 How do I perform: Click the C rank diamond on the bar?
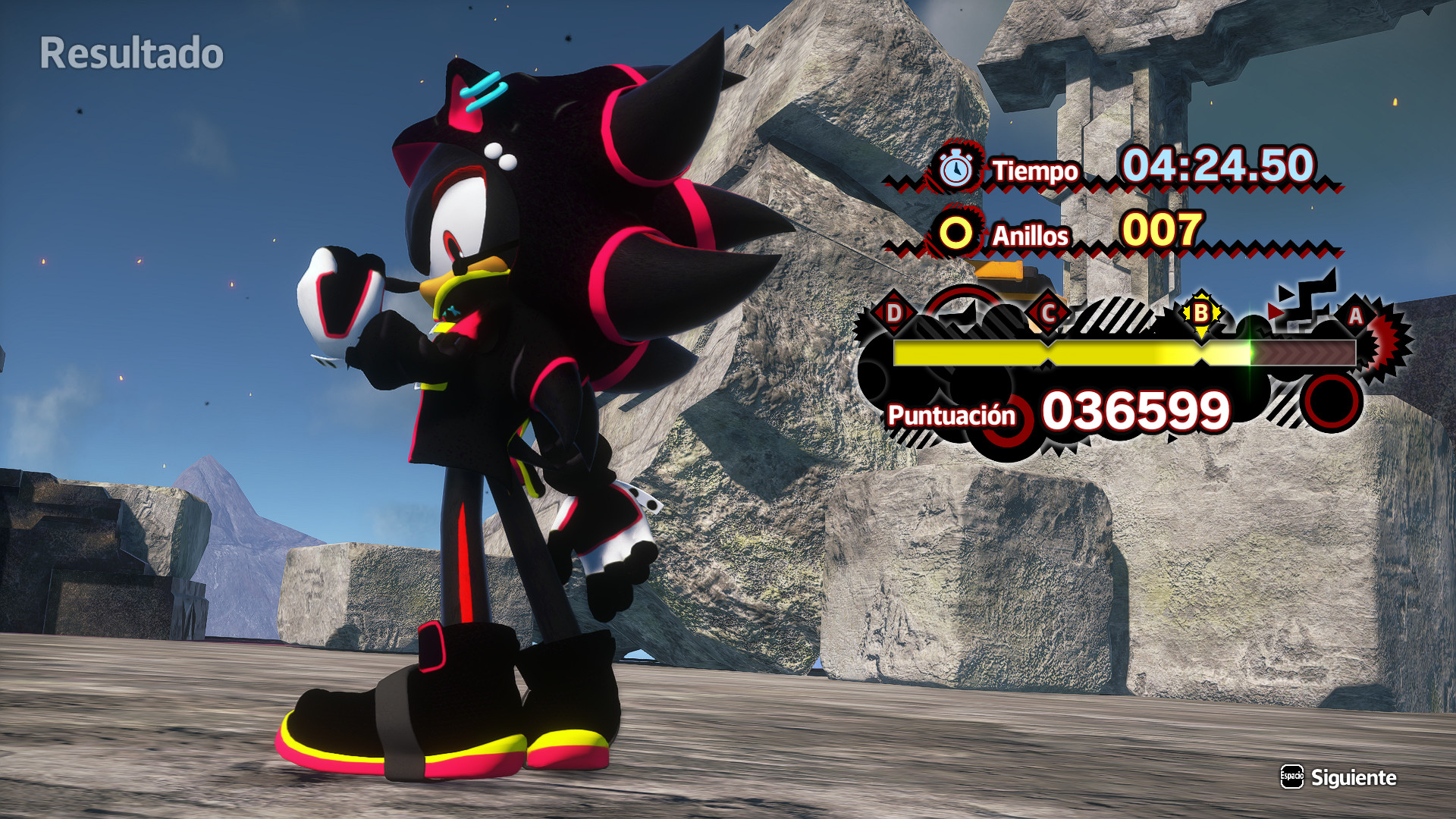coord(1047,311)
